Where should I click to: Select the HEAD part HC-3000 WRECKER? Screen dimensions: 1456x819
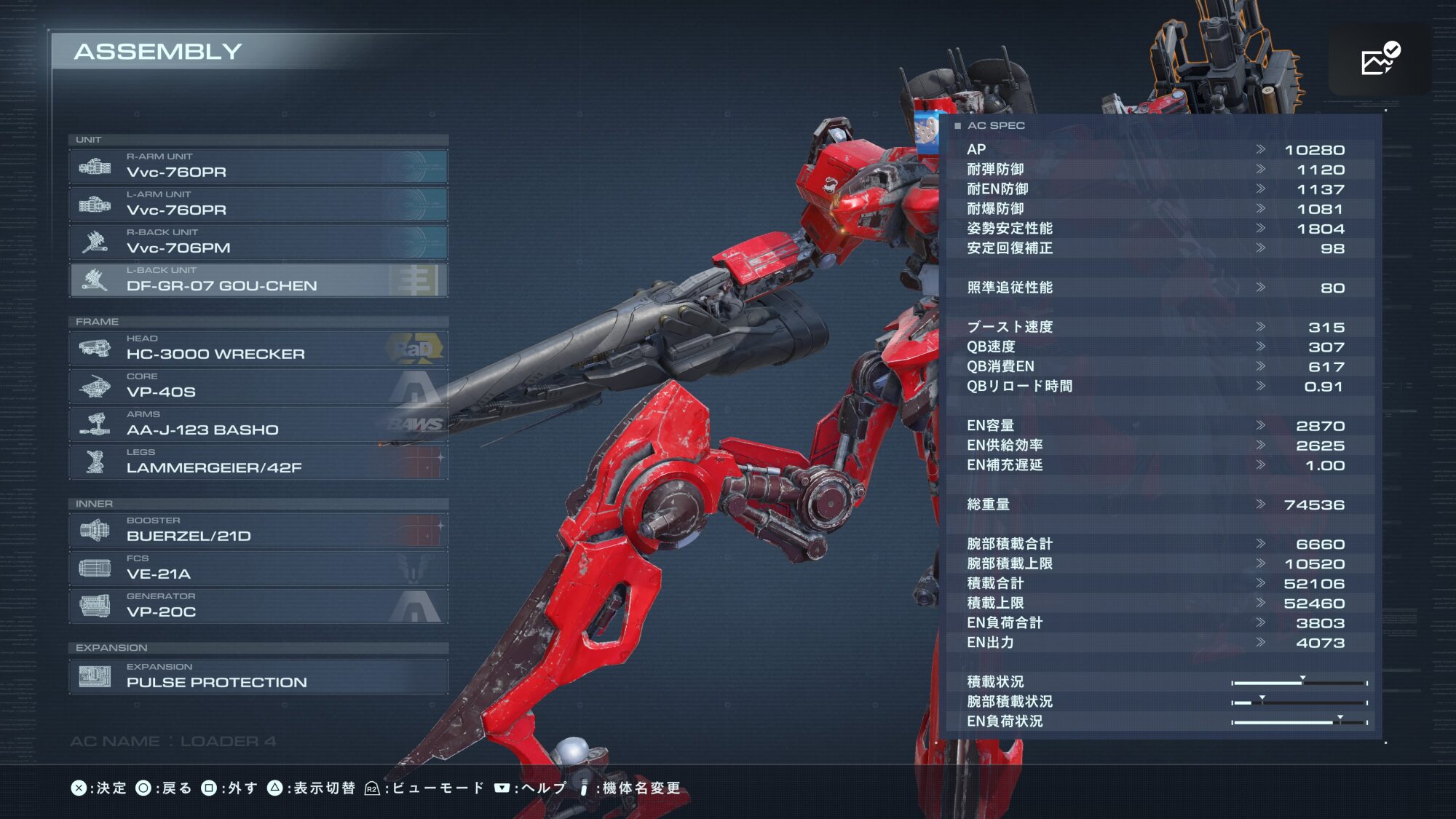point(258,349)
